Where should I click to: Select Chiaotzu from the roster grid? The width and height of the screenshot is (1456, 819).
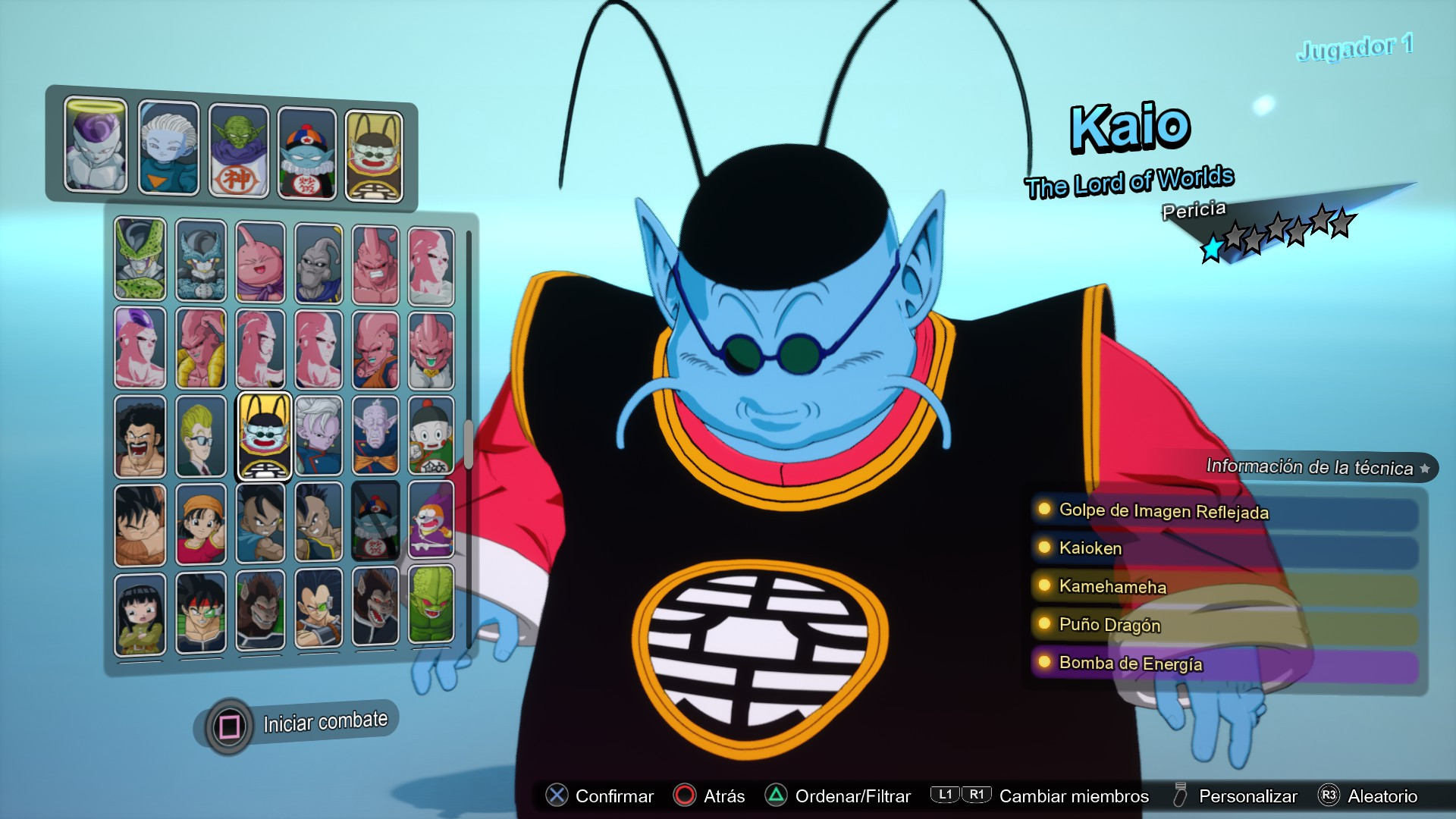click(x=431, y=436)
